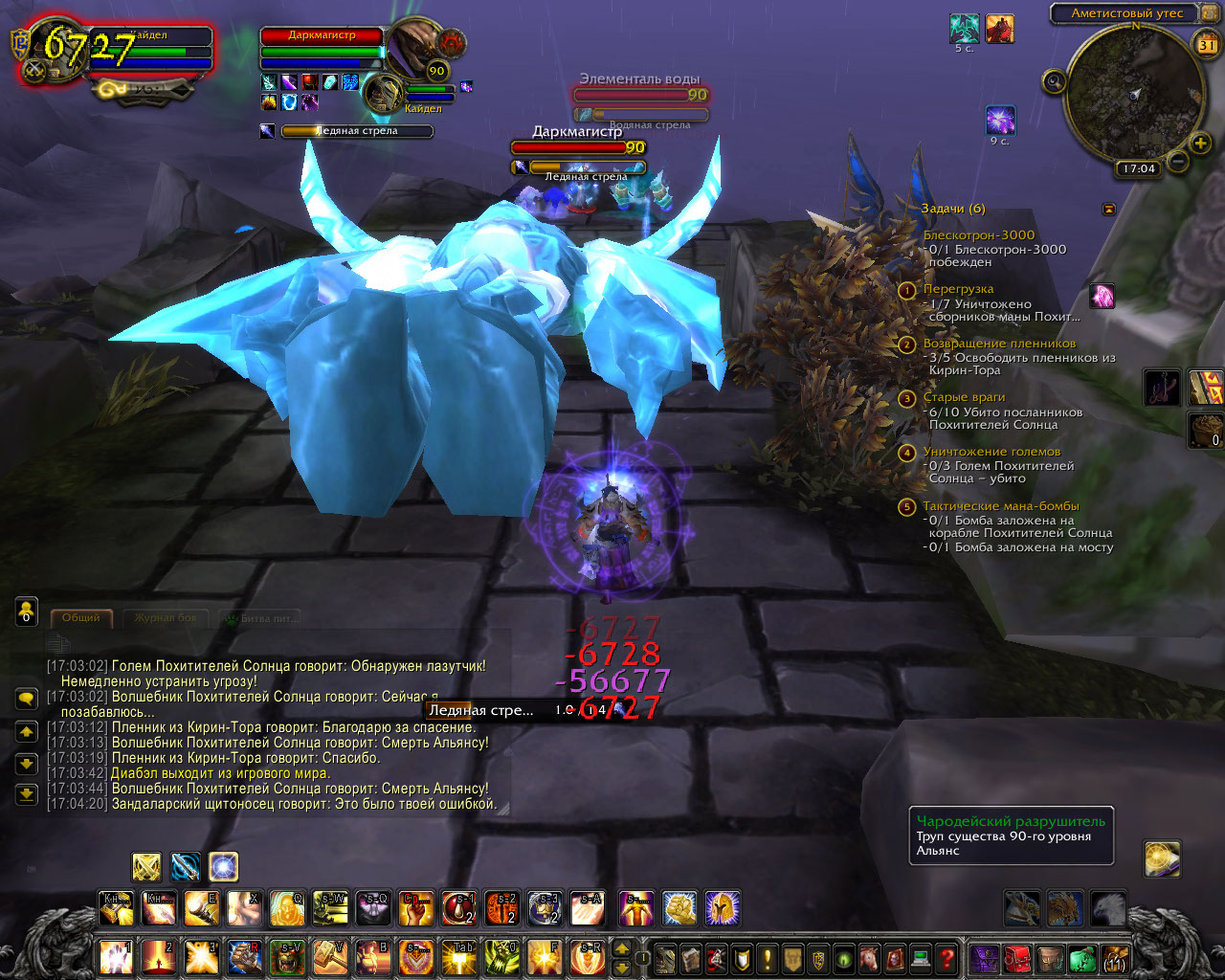Open the backpack bag showing (11)
1225x980 pixels.
(1115, 957)
